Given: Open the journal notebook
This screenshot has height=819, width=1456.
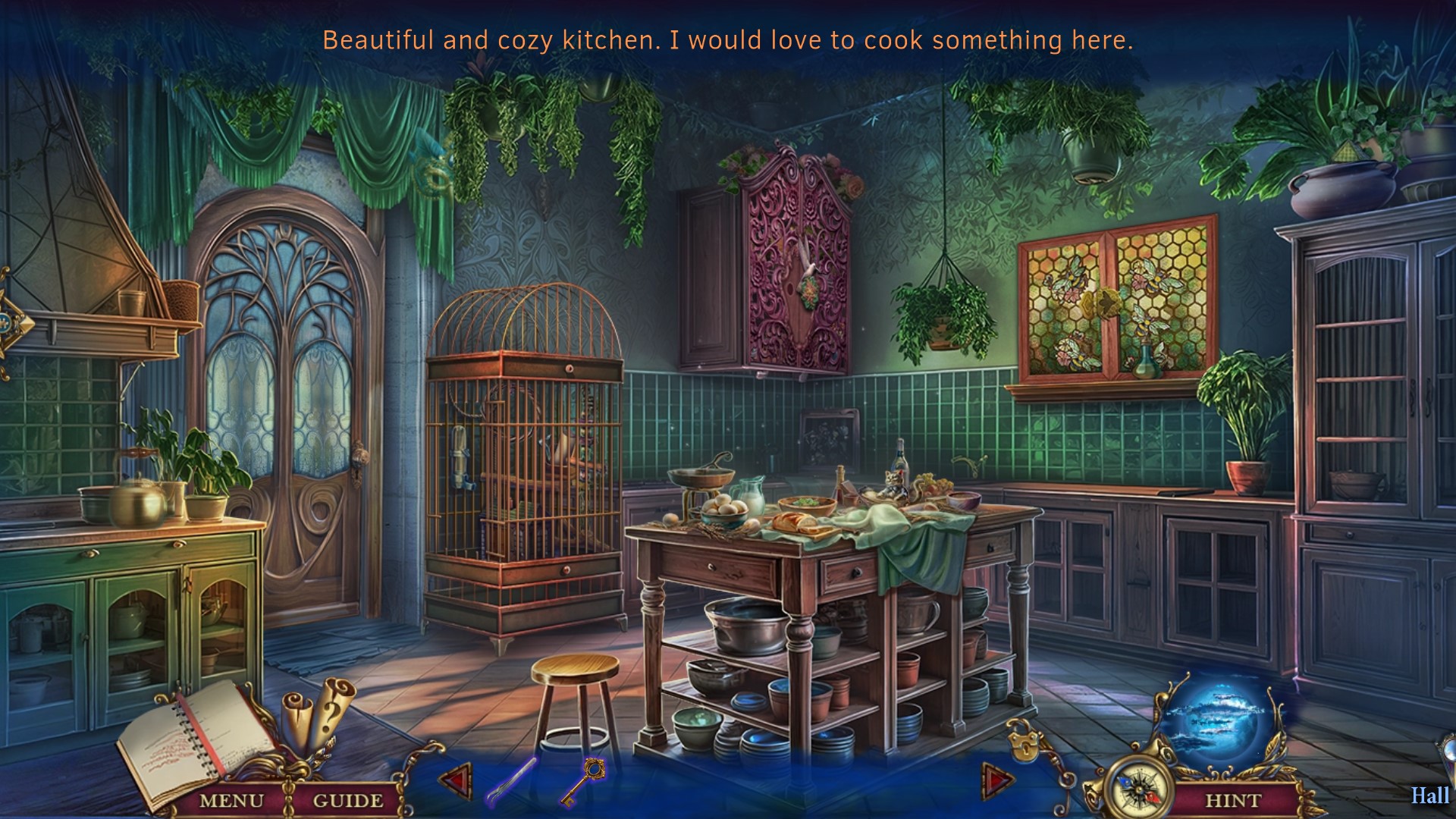Looking at the screenshot, I should tap(190, 739).
